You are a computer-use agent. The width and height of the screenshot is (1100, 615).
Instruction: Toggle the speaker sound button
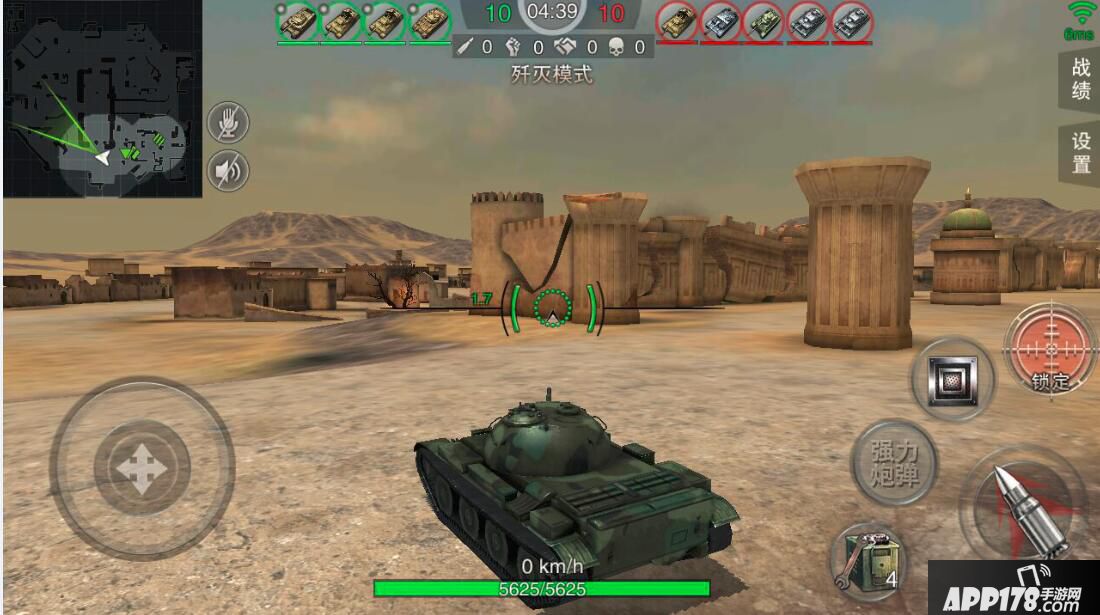point(228,172)
